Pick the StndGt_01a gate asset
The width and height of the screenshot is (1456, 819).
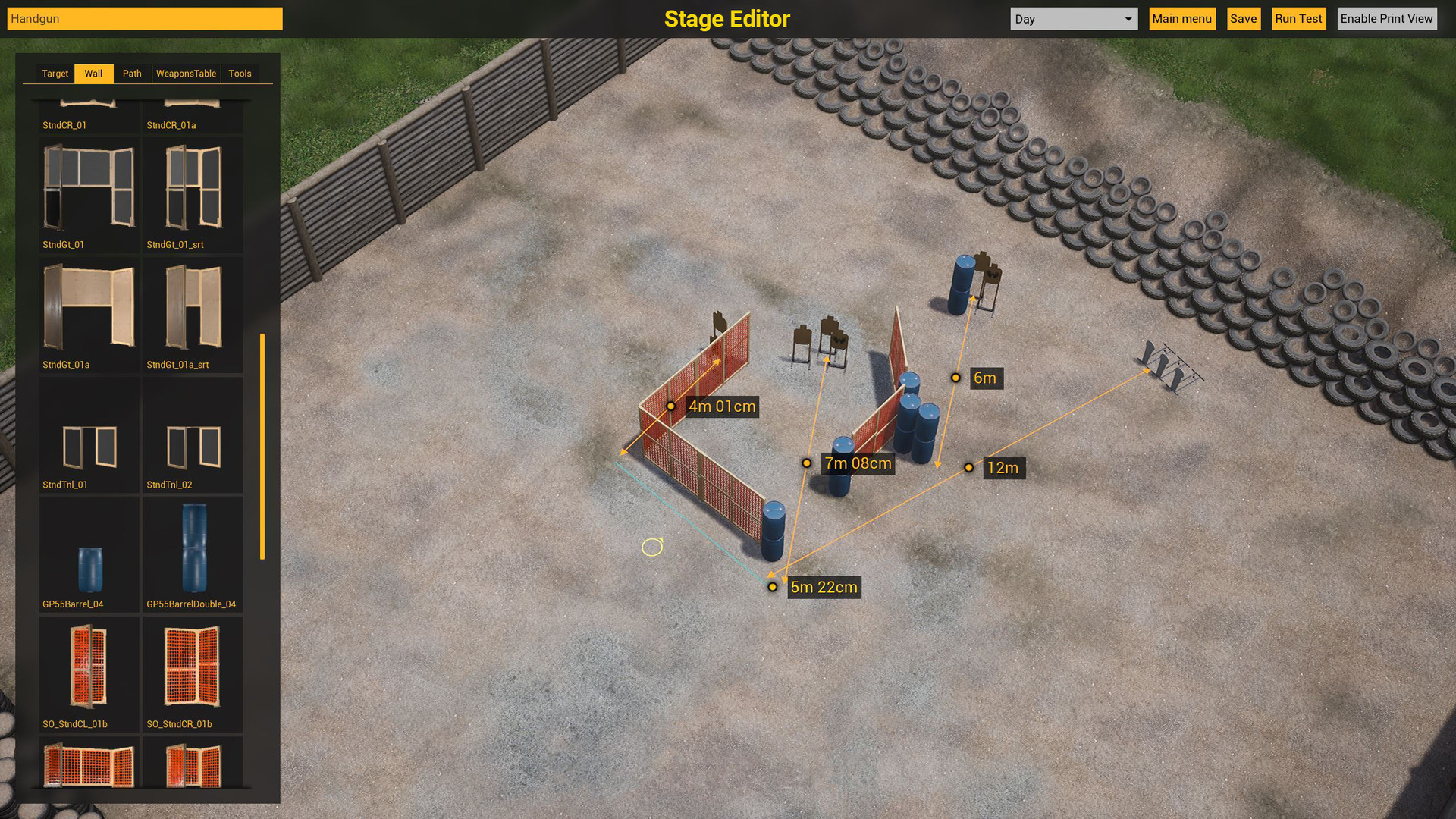tap(89, 311)
